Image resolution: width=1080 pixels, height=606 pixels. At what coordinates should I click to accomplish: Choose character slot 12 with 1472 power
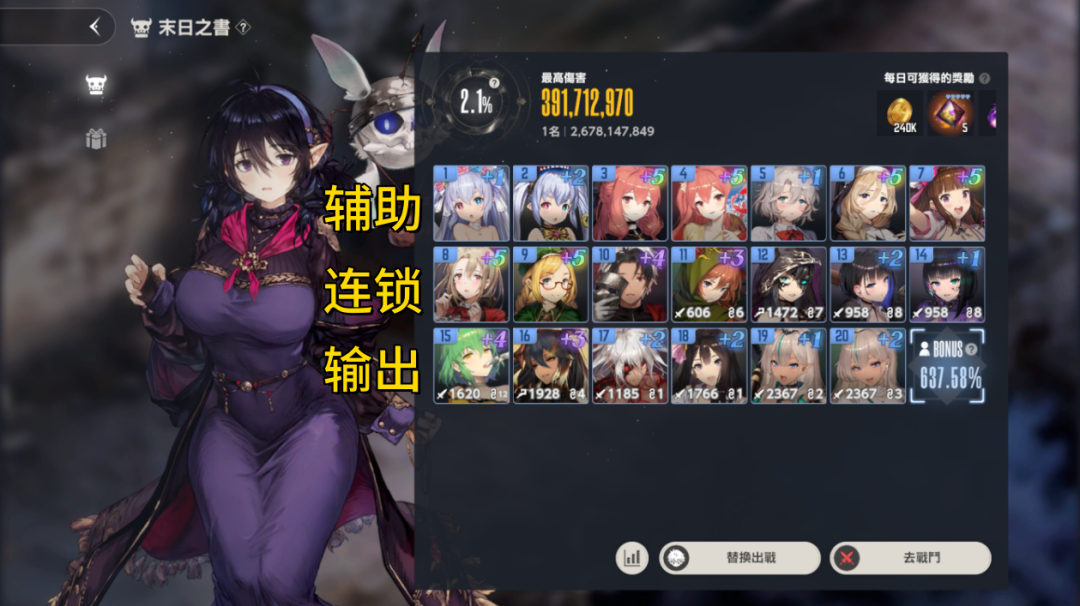[x=788, y=284]
